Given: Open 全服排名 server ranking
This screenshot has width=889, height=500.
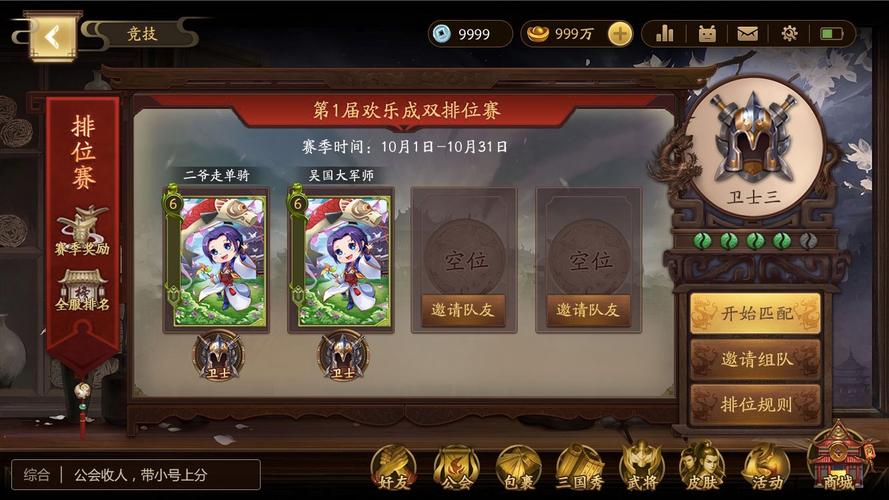Looking at the screenshot, I should pos(82,290).
